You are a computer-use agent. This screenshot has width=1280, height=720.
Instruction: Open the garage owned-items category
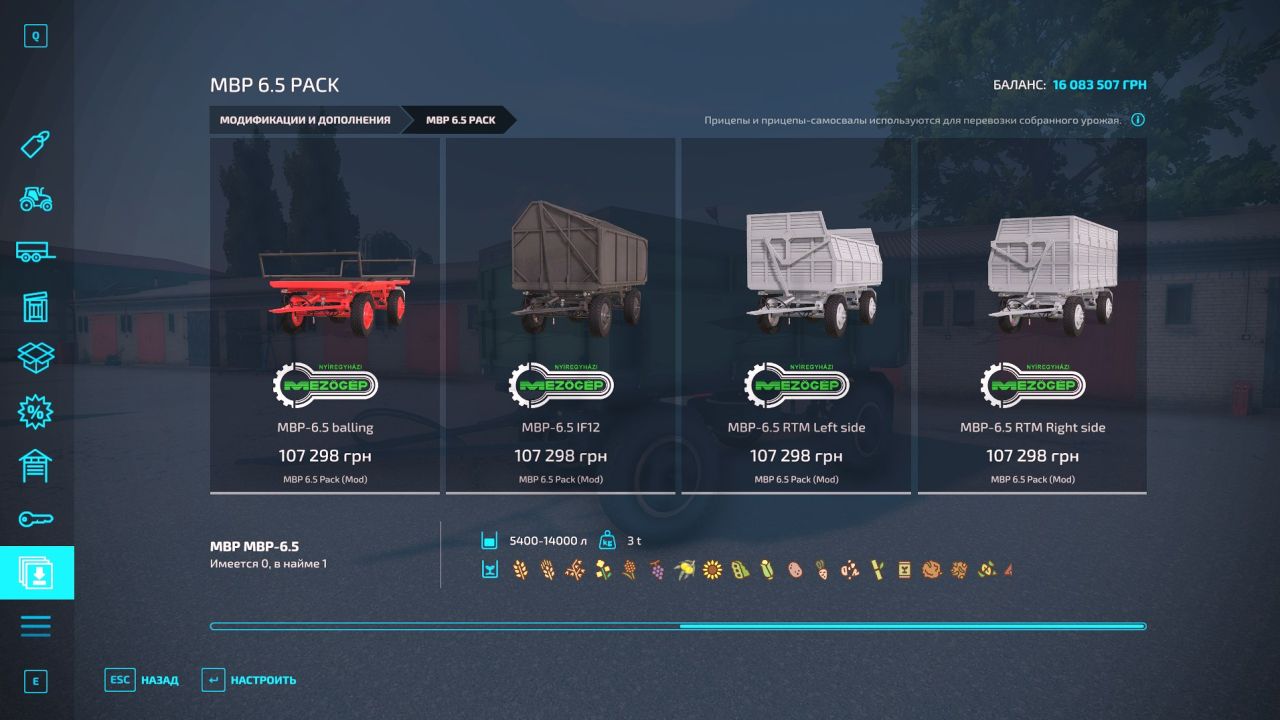point(36,465)
